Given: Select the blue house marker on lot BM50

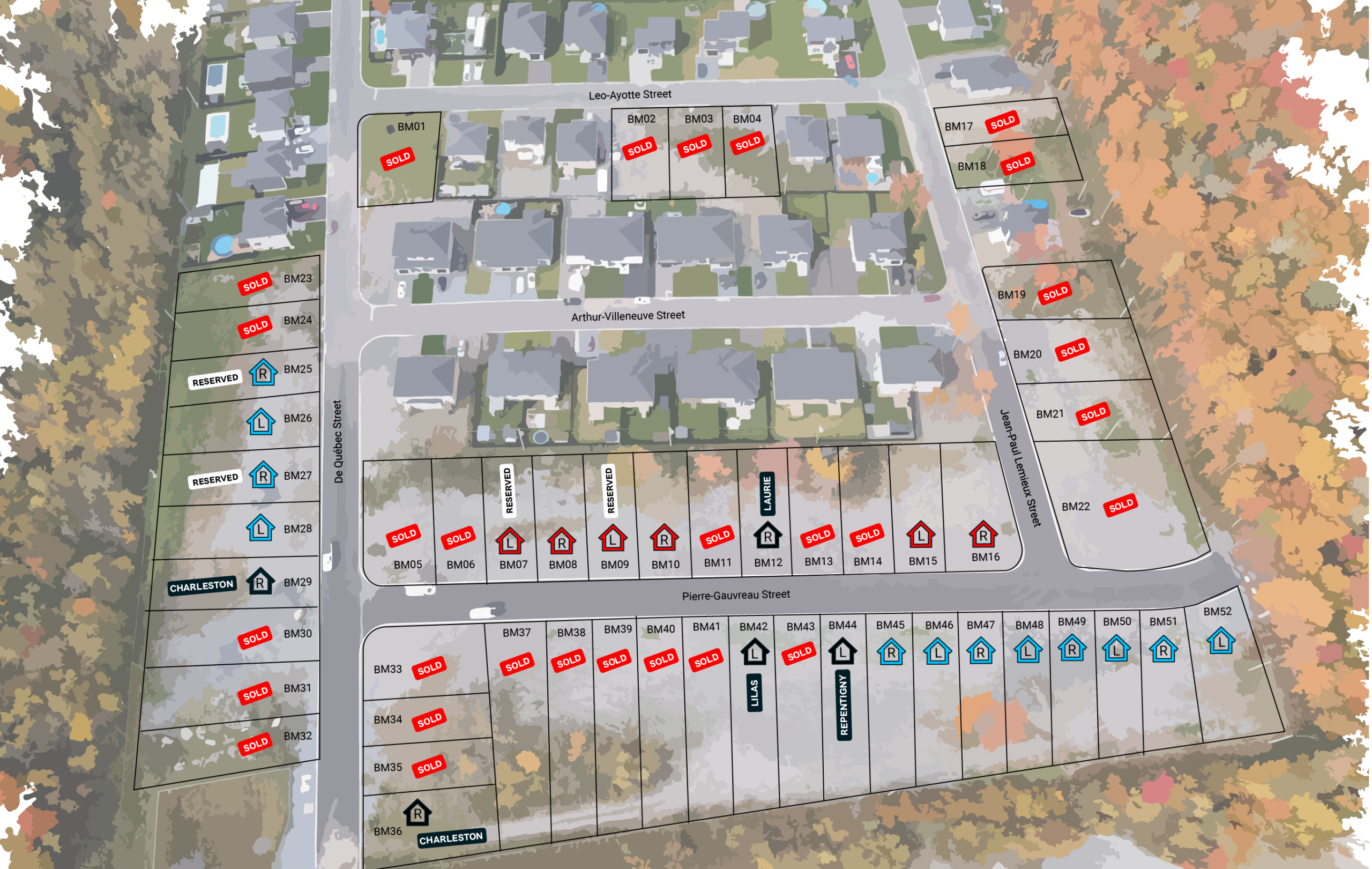Looking at the screenshot, I should coord(1116,649).
